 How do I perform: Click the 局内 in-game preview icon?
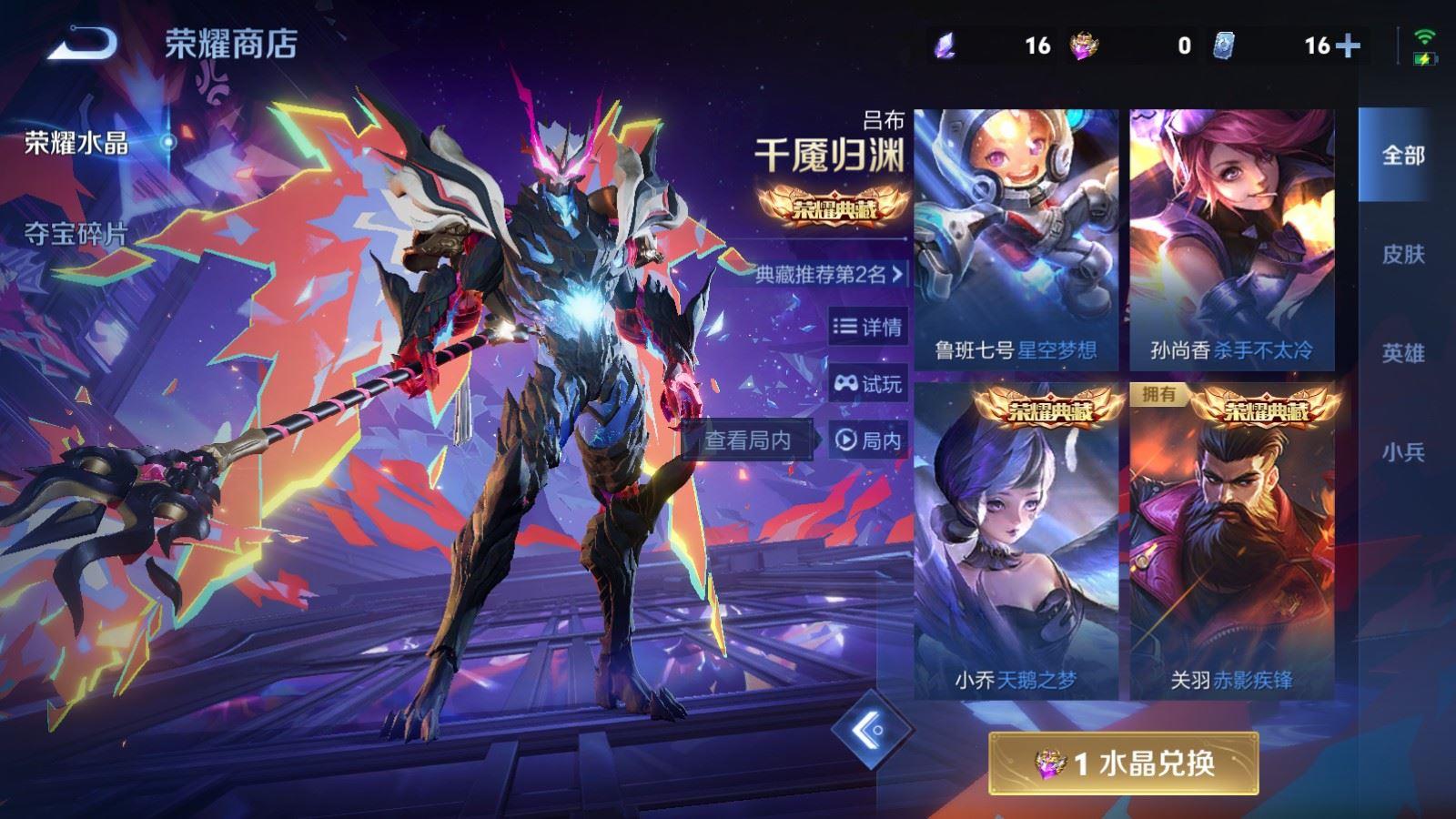(866, 441)
